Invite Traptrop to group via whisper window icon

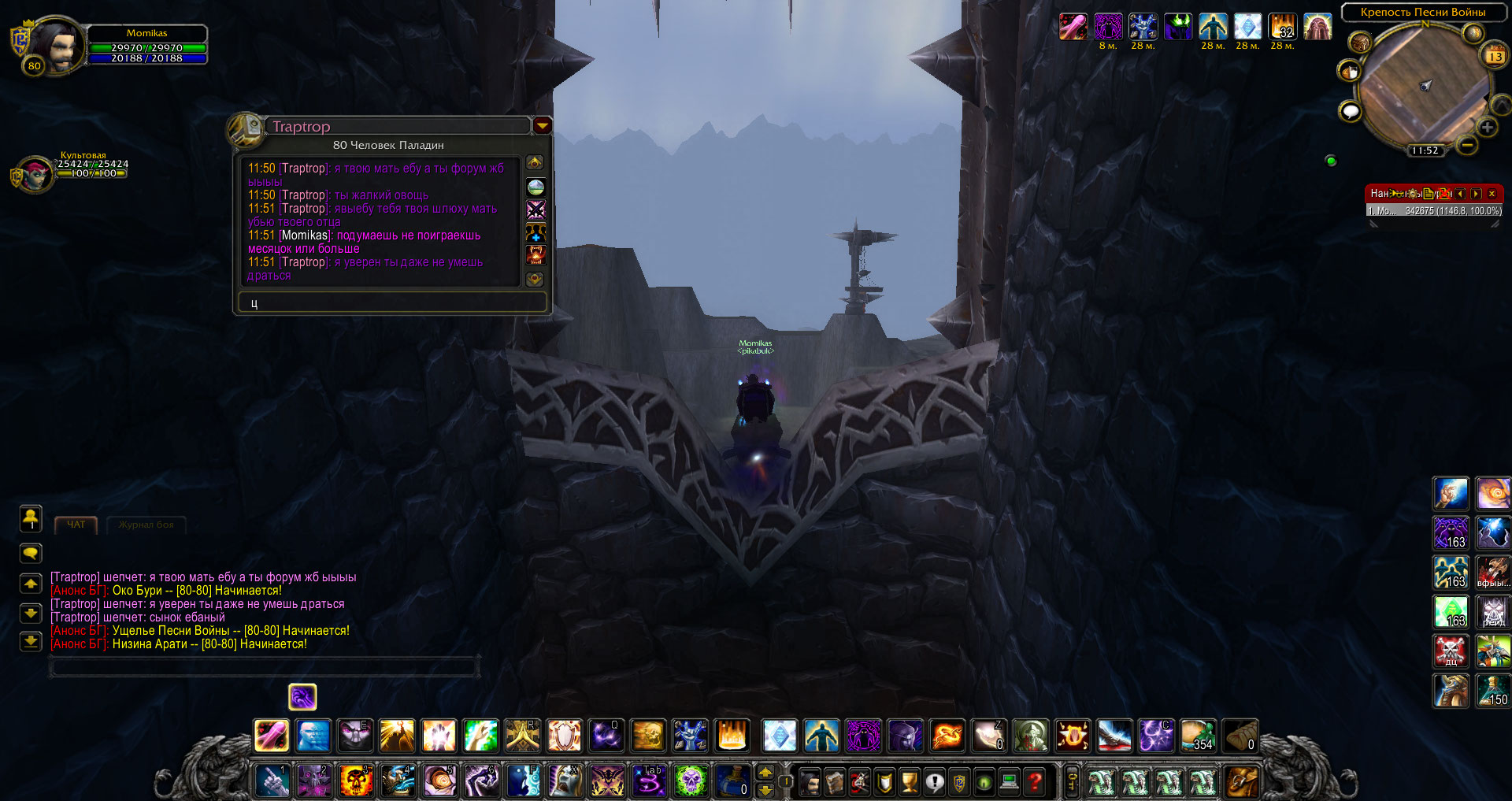point(535,232)
